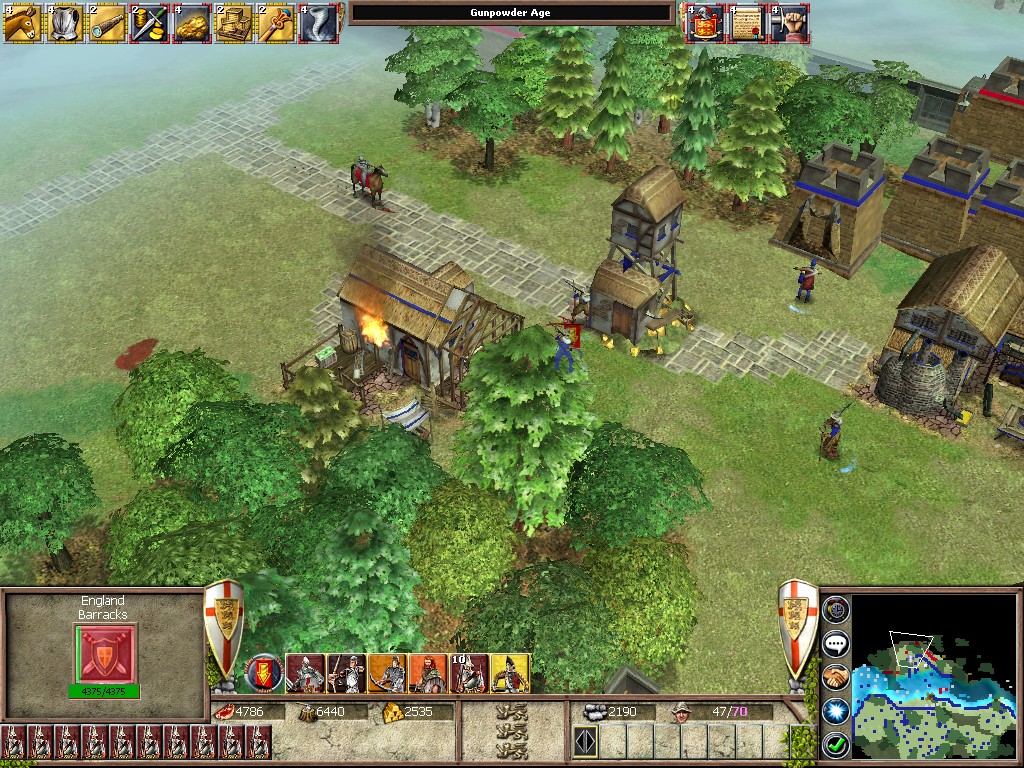Select the raised fist icon
1024x768 pixels.
pyautogui.click(x=789, y=23)
